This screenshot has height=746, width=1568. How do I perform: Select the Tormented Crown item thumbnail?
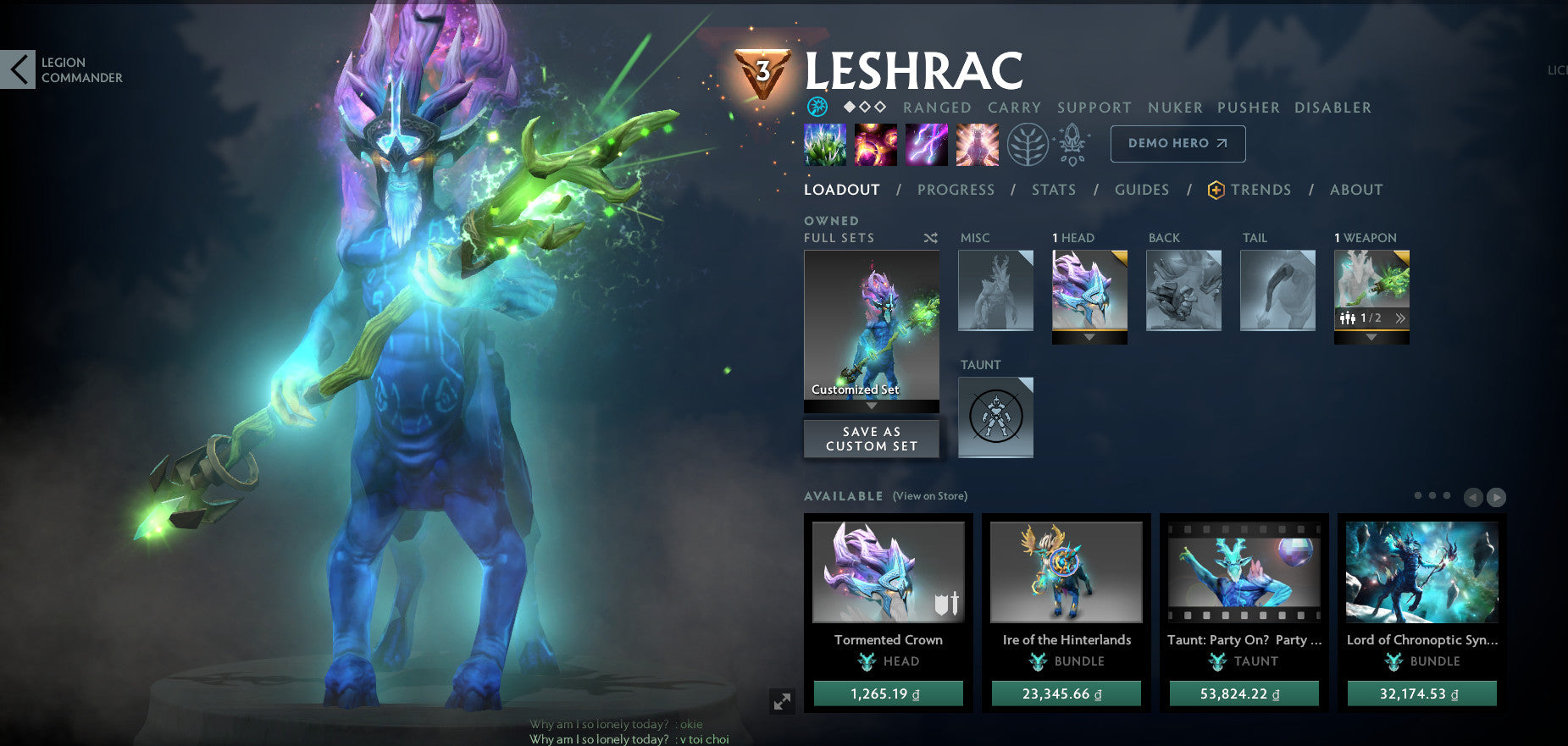(887, 572)
